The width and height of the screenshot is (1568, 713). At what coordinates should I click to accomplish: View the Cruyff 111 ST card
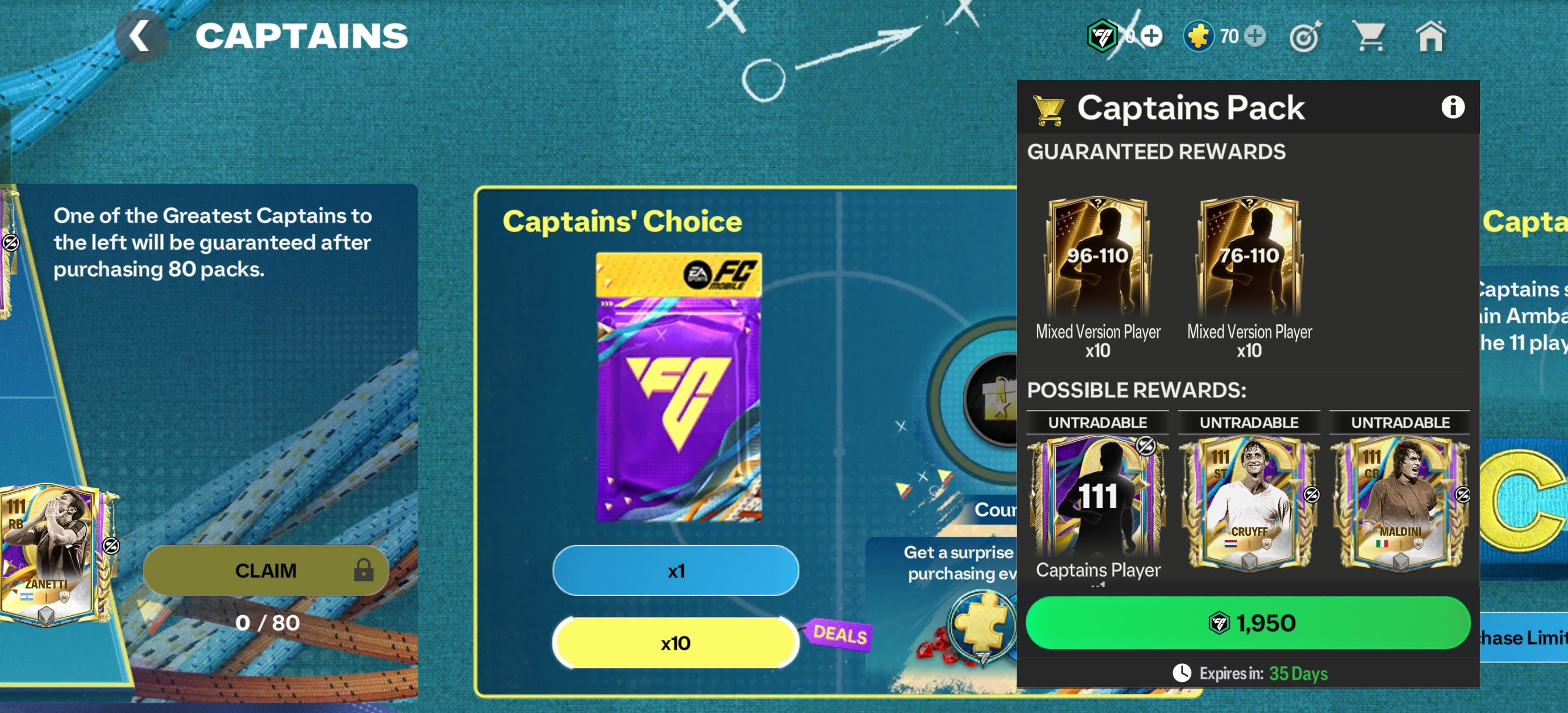pyautogui.click(x=1249, y=502)
